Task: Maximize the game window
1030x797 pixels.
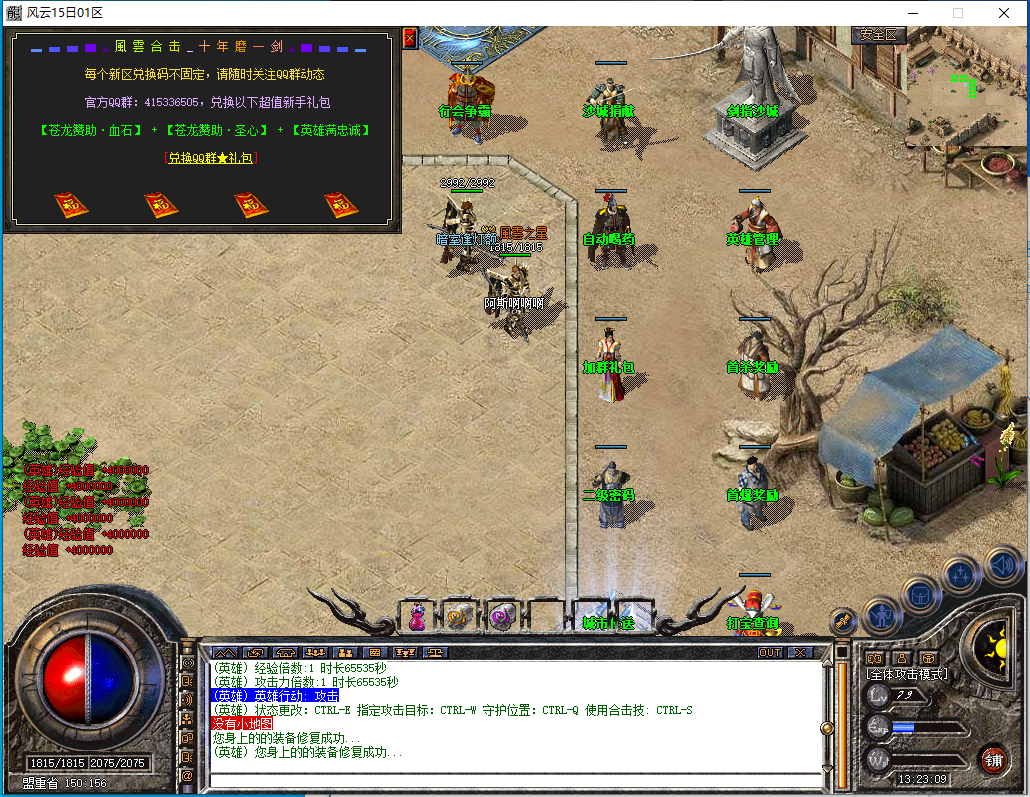Action: point(957,13)
